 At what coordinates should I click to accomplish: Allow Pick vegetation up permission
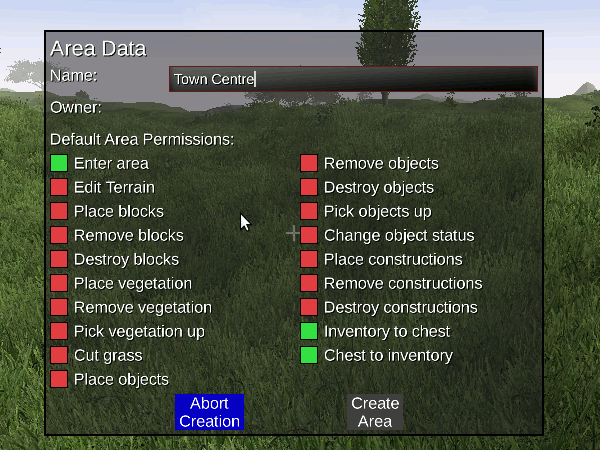click(59, 331)
